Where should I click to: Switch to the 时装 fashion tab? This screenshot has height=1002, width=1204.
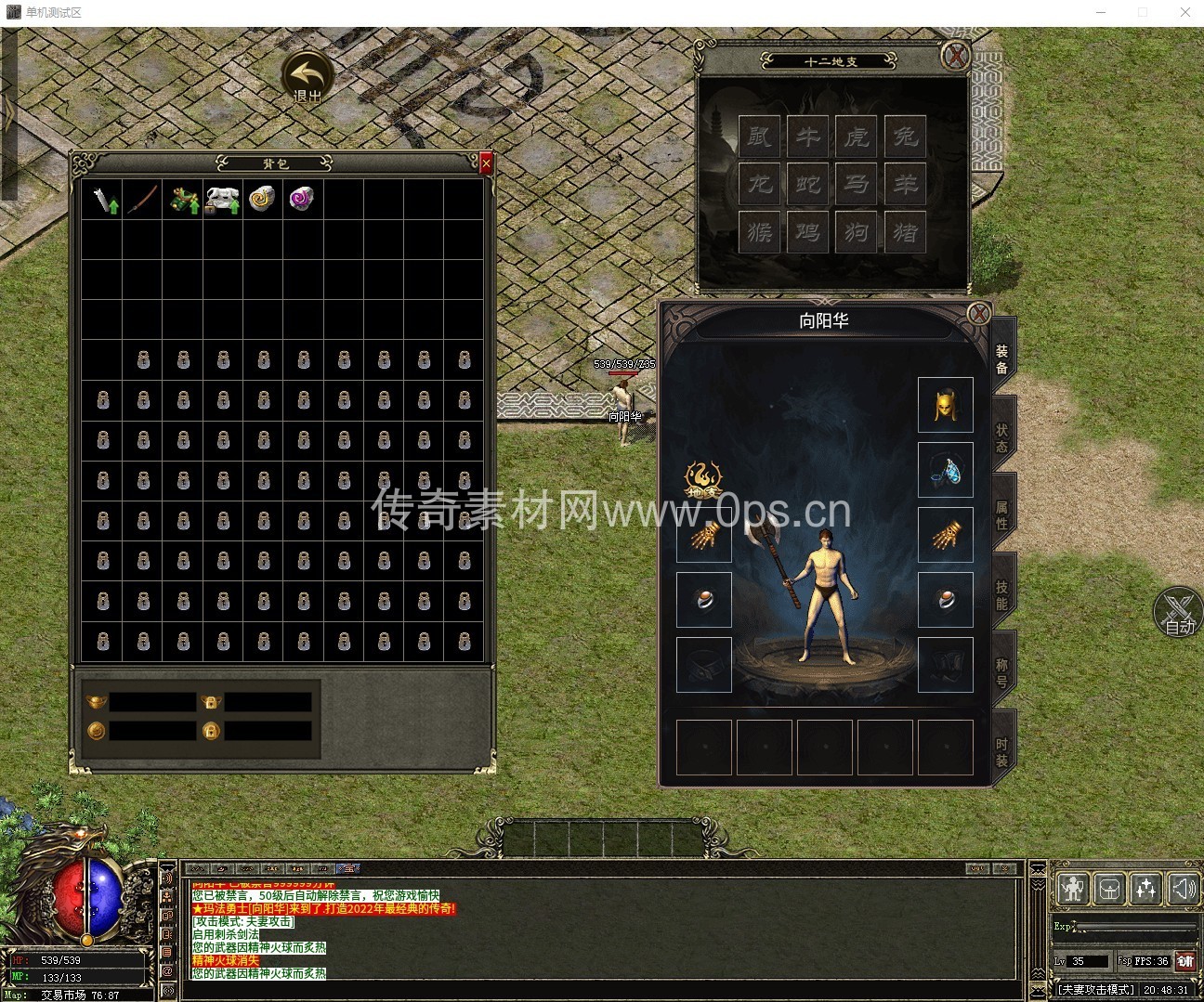coord(1002,751)
